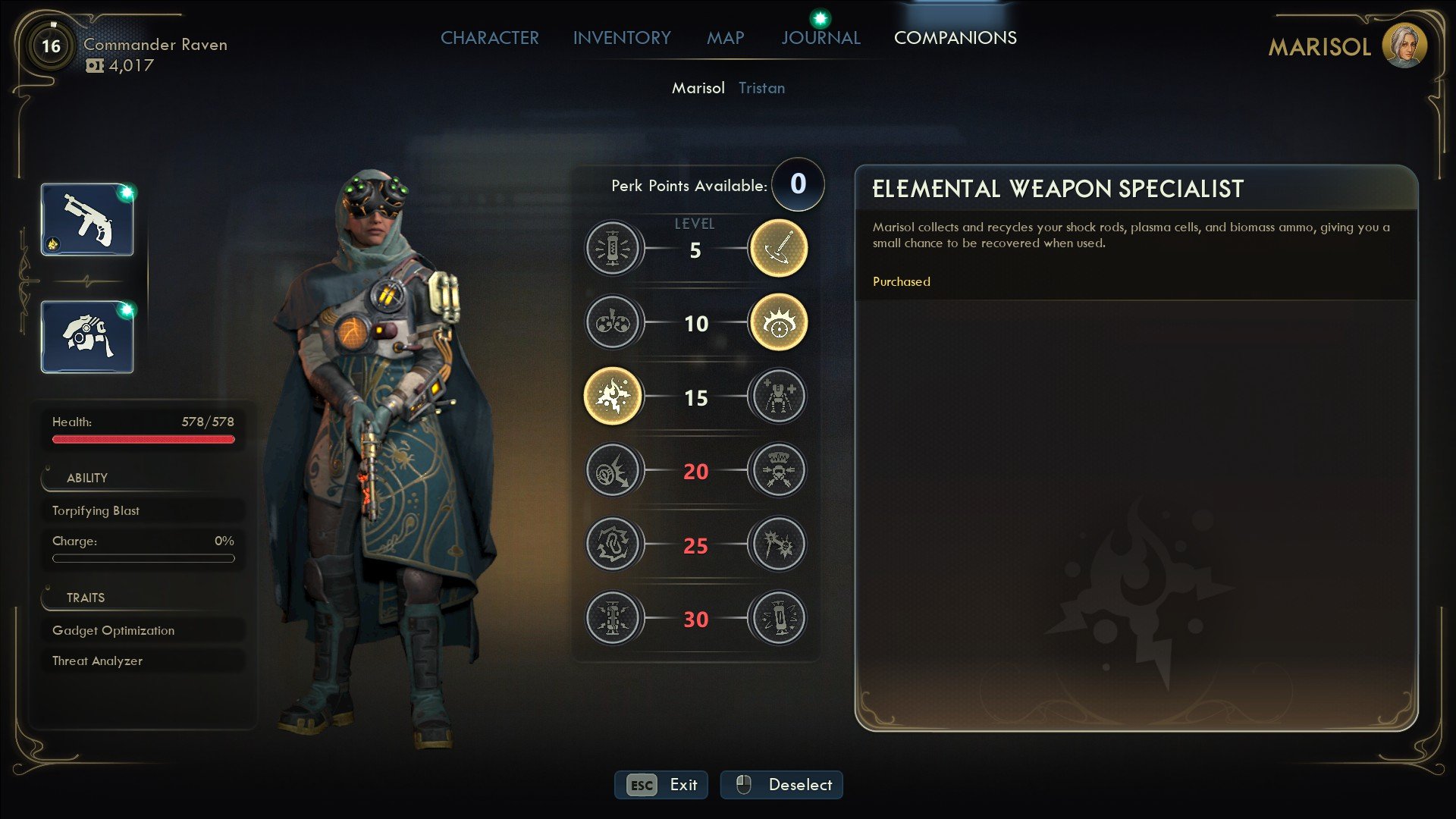
Task: Open Marisol's weapon equipment slot
Action: (87, 220)
